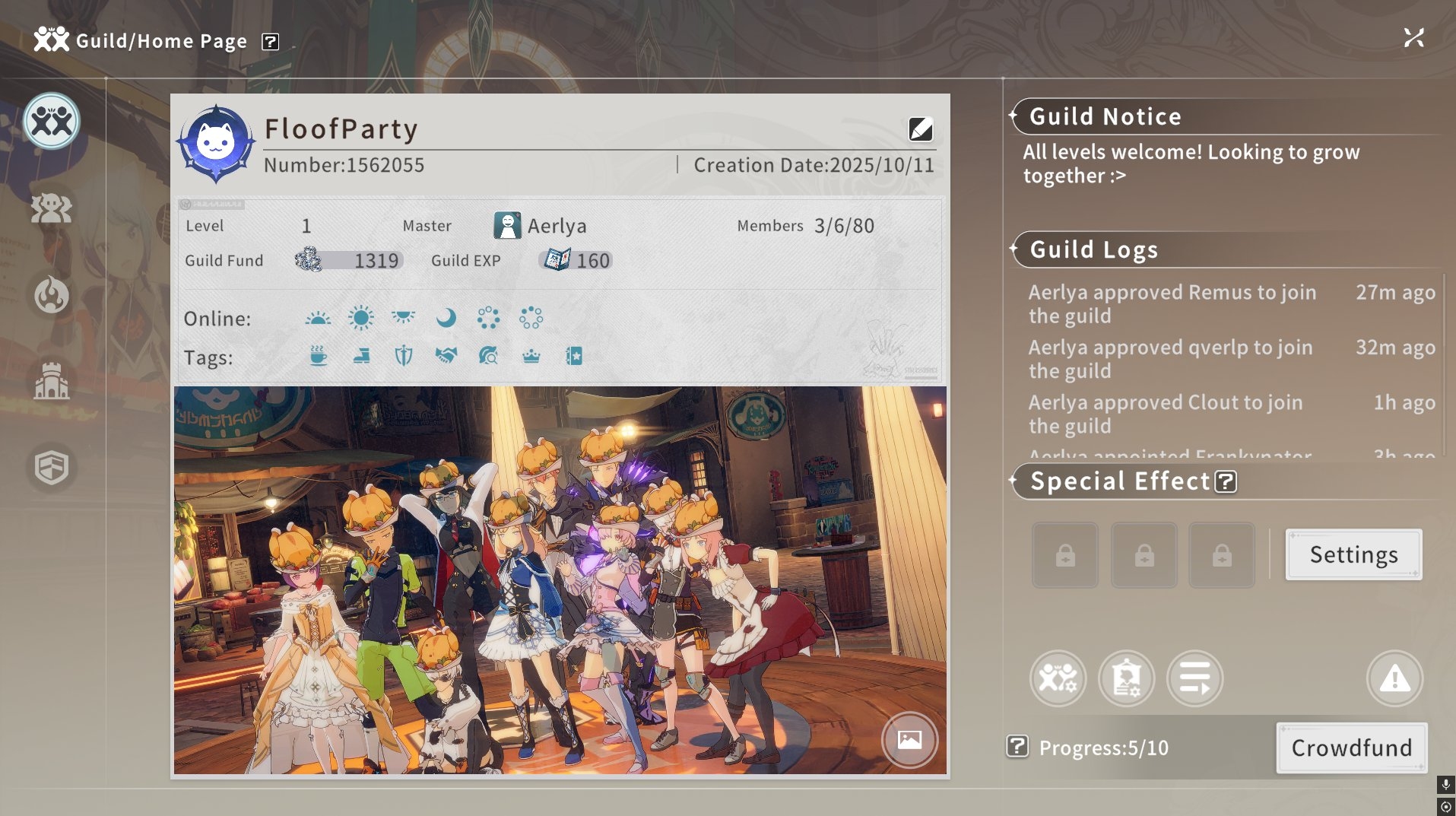Switch to the castle building tab

(x=52, y=381)
